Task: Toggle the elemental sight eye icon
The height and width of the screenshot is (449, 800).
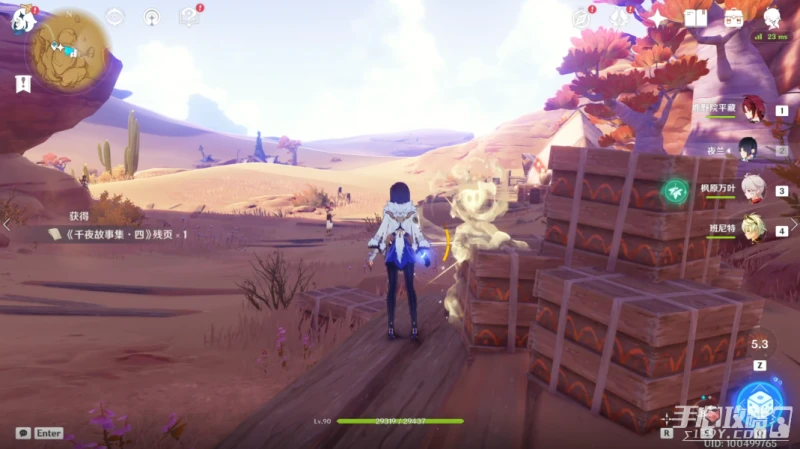Action: pos(115,17)
